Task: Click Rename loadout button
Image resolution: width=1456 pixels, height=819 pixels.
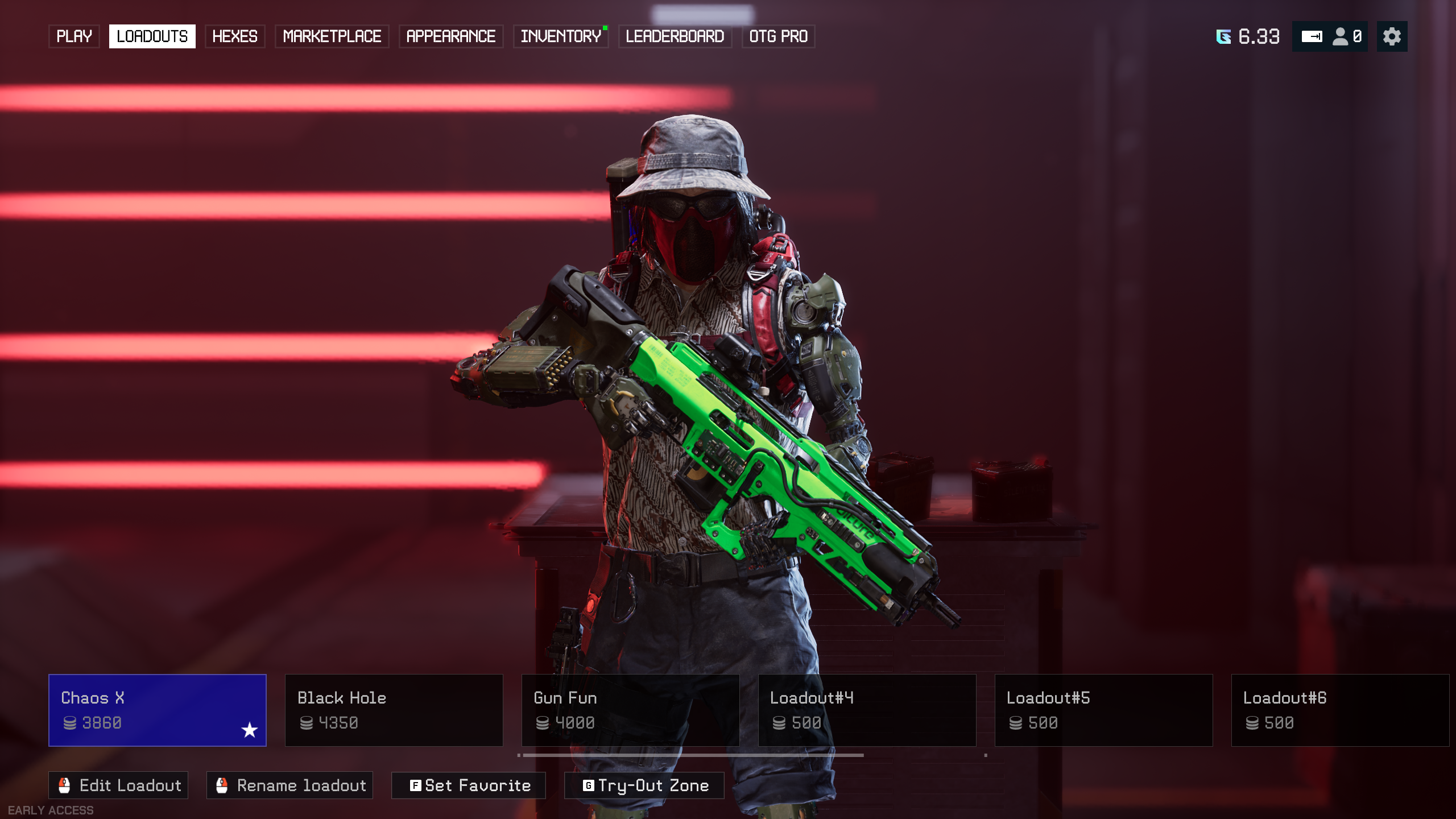Action: tap(289, 785)
